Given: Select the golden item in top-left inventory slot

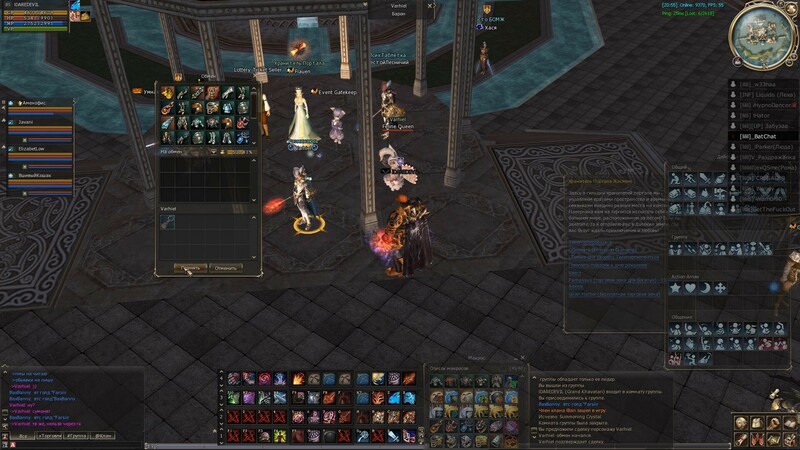Looking at the screenshot, I should [x=168, y=93].
